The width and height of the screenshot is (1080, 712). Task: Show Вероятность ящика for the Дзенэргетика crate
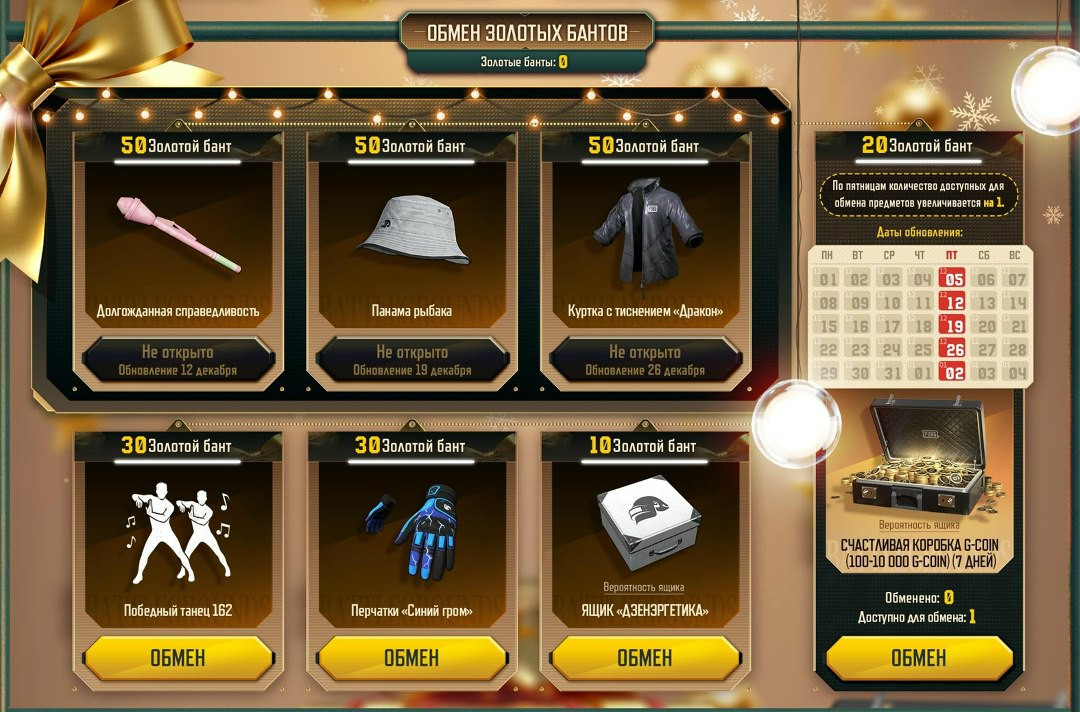644,587
